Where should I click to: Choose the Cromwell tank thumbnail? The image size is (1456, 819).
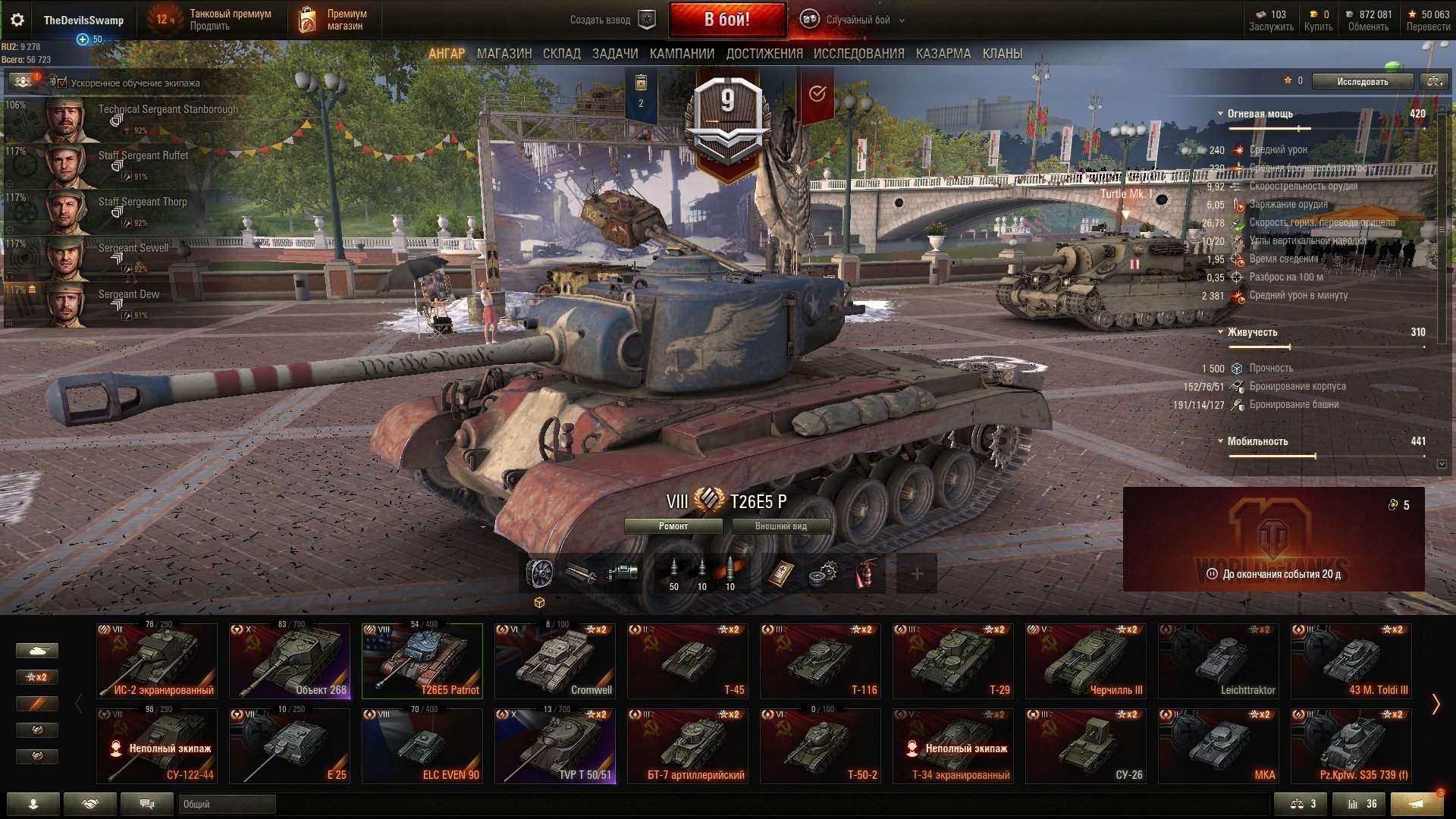pyautogui.click(x=555, y=661)
